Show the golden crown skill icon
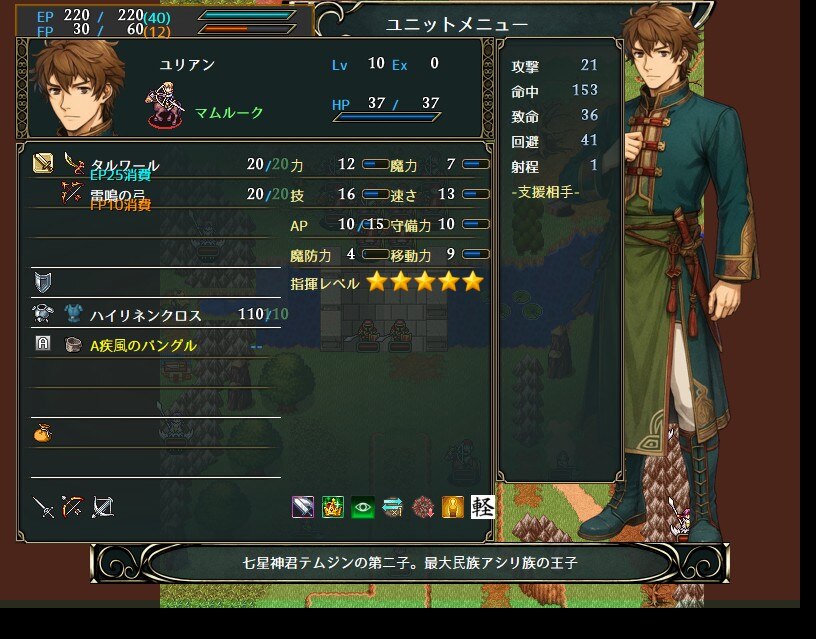 pos(333,507)
